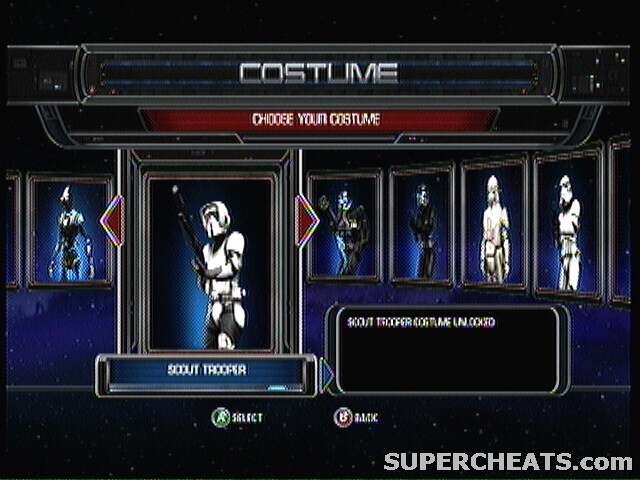Click the red right arrow beside the costume
The image size is (640, 480).
tap(308, 220)
